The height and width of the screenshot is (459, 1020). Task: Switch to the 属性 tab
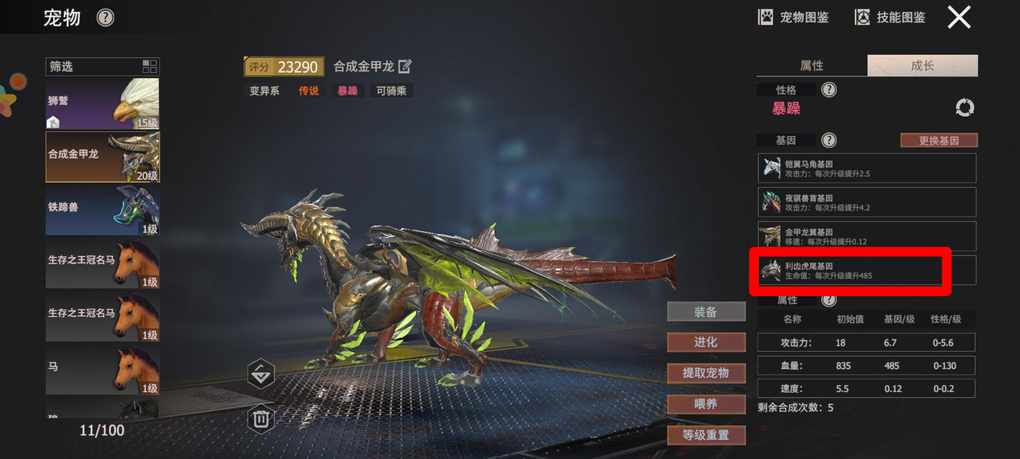(x=811, y=66)
